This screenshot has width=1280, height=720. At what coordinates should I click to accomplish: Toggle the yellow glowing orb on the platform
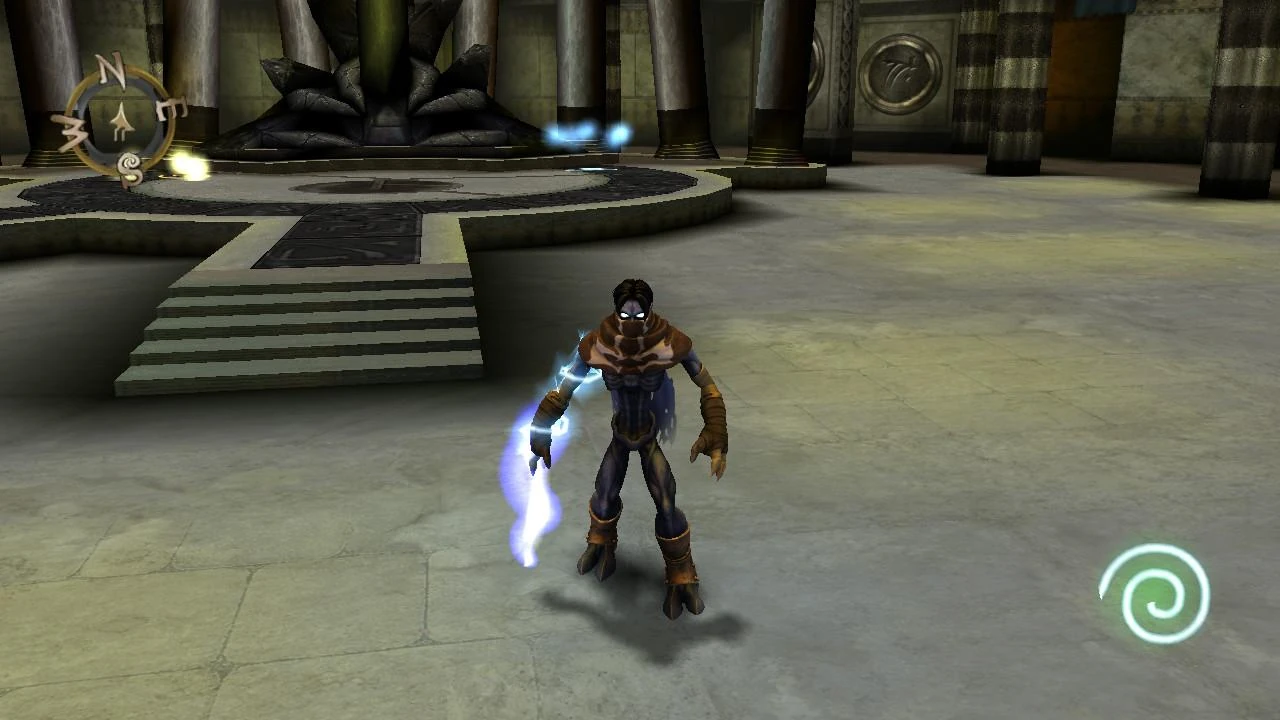pos(190,166)
